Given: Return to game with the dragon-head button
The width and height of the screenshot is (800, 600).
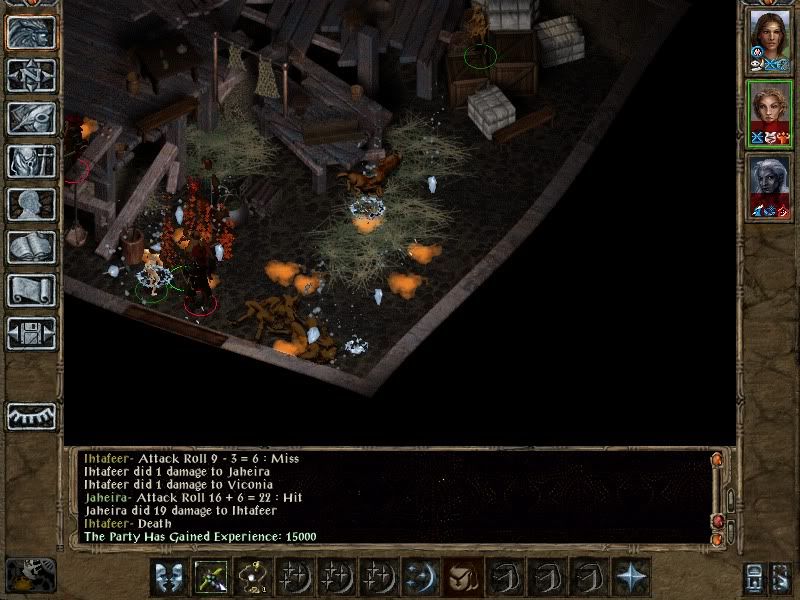Looking at the screenshot, I should 31,32.
